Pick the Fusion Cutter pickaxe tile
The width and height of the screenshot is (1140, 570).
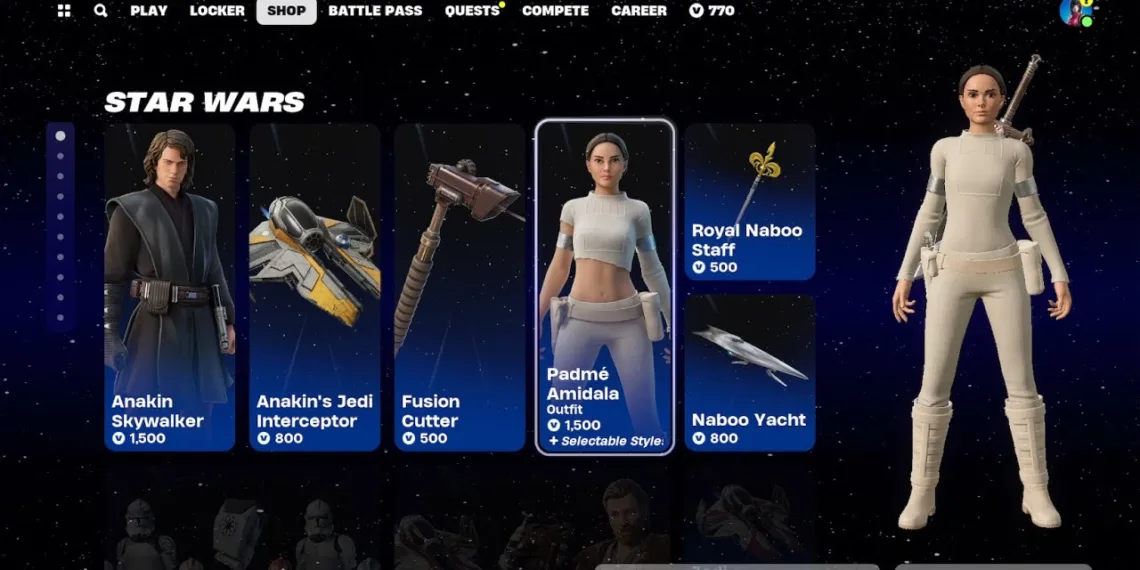point(460,287)
